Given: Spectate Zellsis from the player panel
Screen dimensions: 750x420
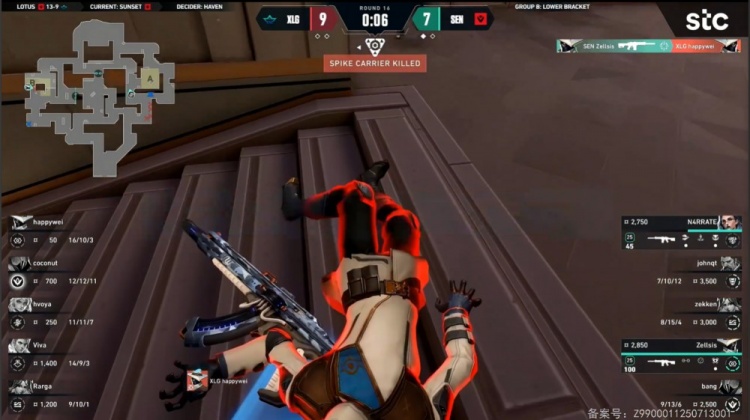Looking at the screenshot, I should pyautogui.click(x=682, y=354).
